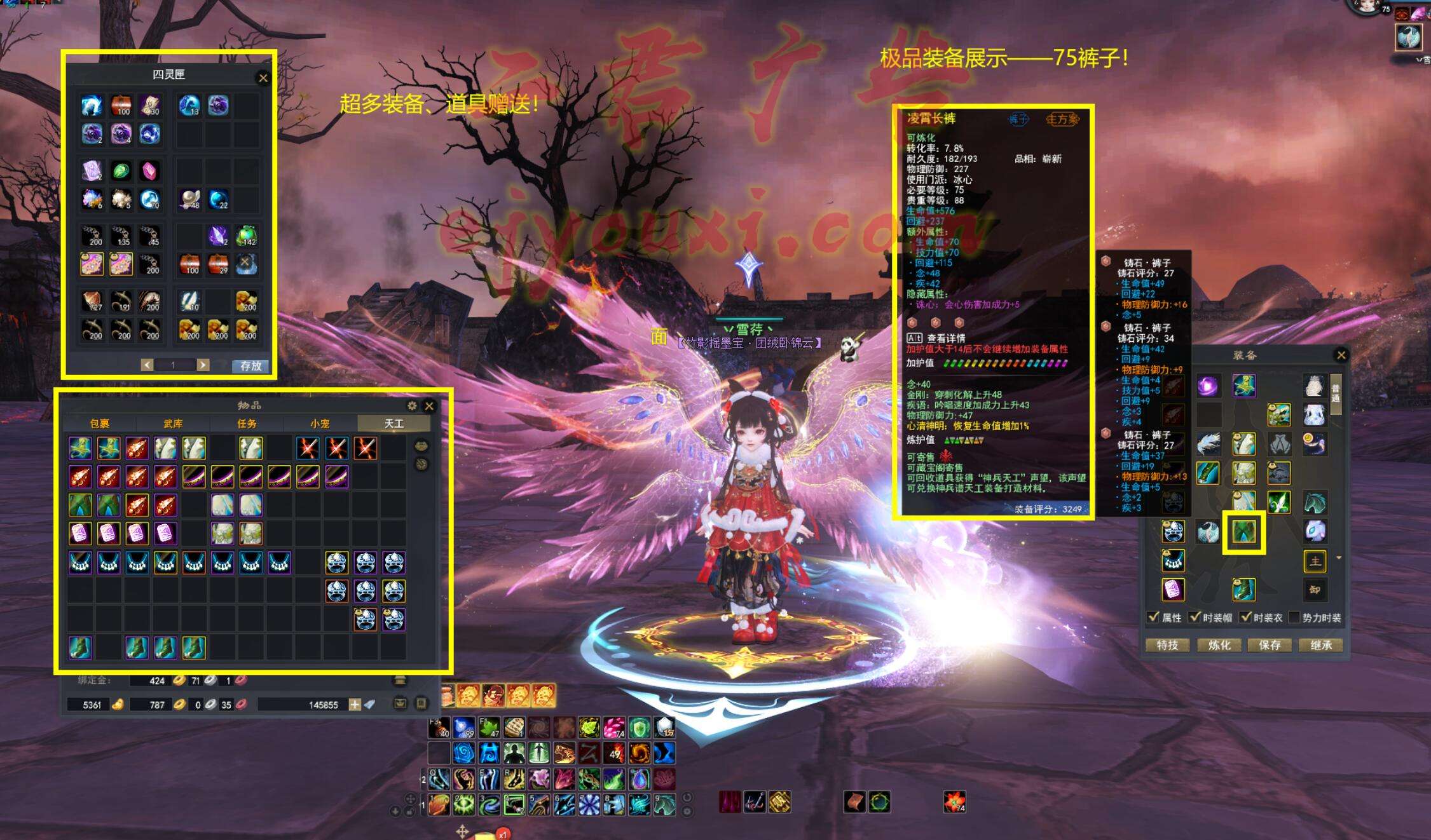
Task: Enable the 势力时装 checkbox
Action: (1294, 617)
